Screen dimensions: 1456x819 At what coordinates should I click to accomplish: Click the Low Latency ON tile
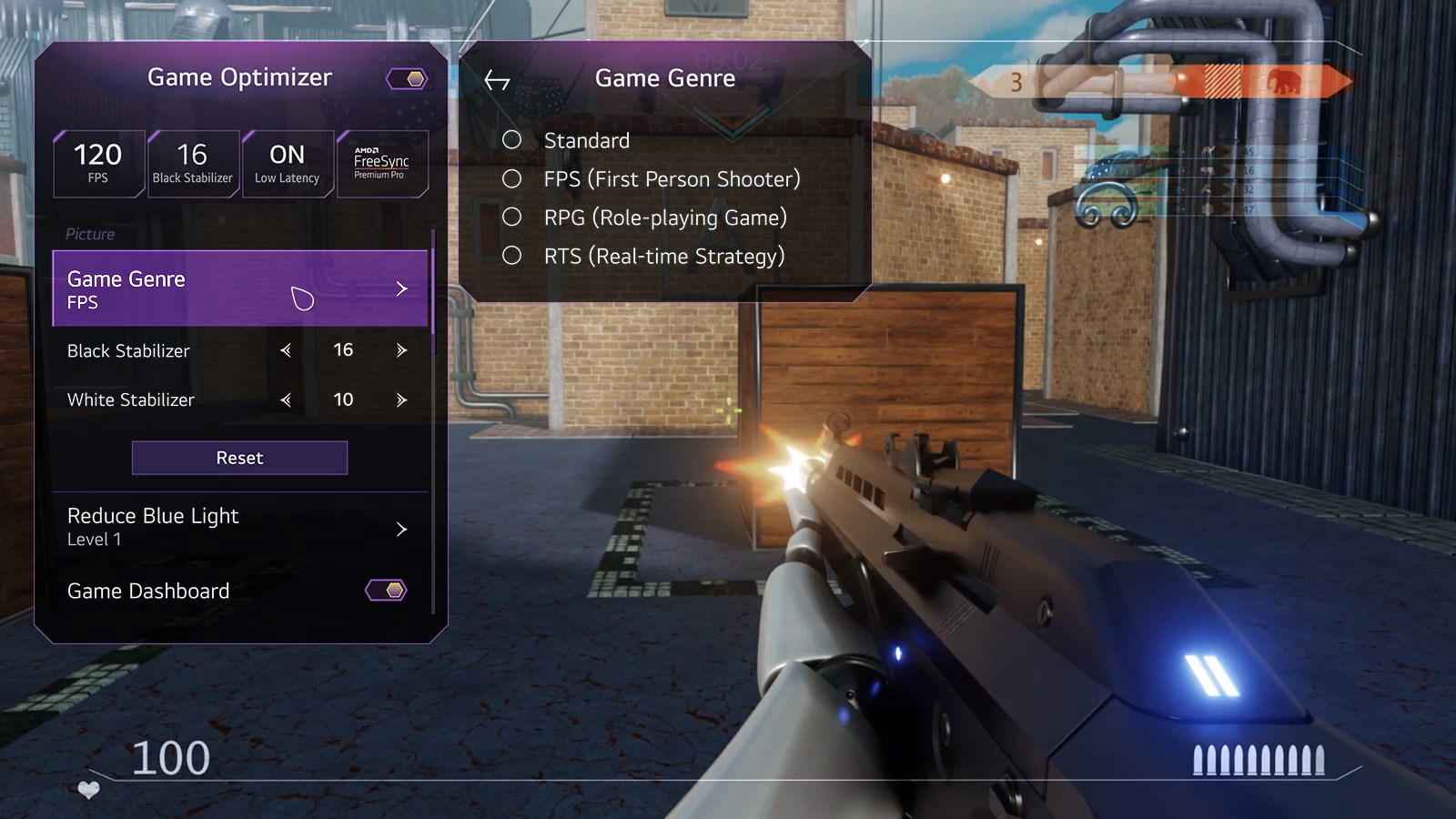(287, 164)
